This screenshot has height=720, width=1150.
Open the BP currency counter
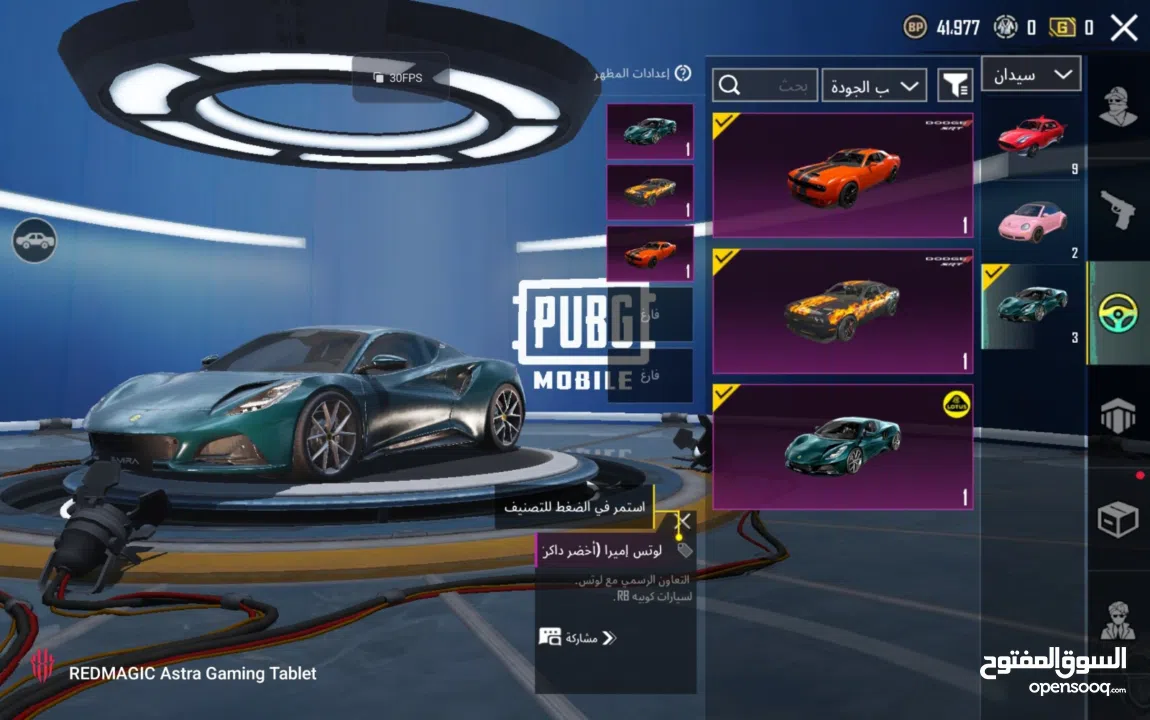[942, 28]
